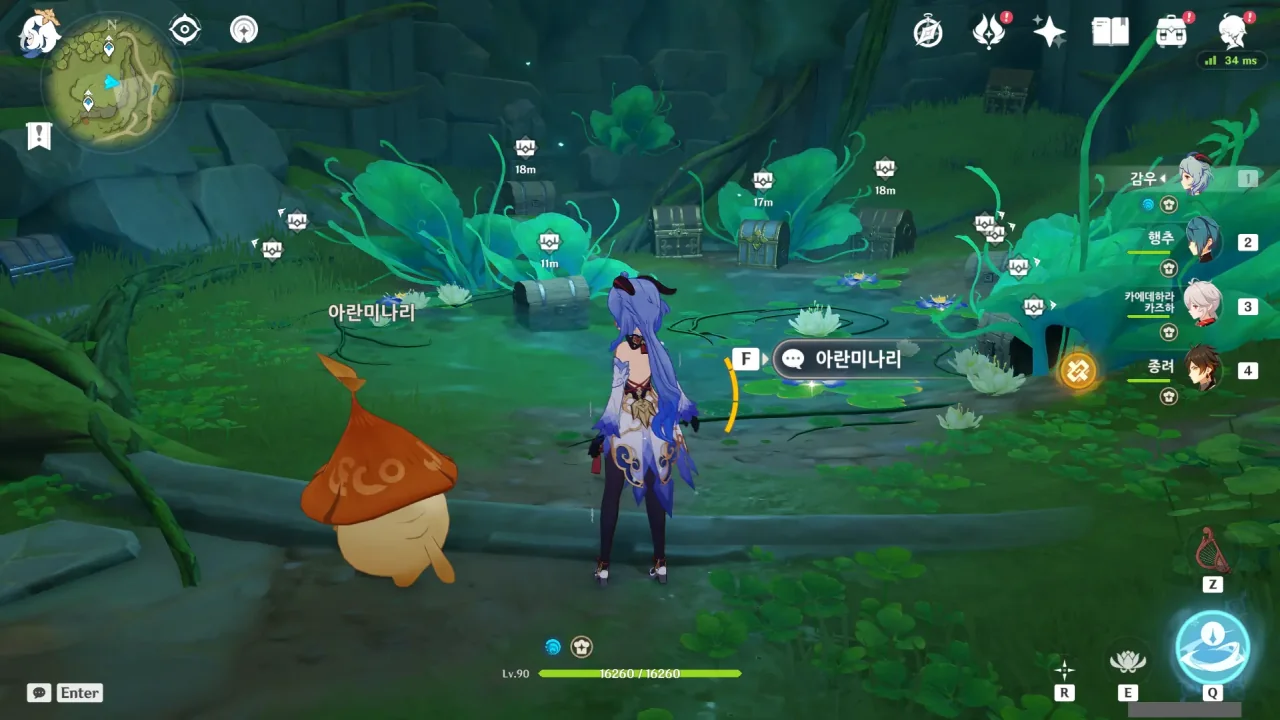Click the navigation compass icon beside Elemental Sight
This screenshot has height=720, width=1280.
(242, 29)
